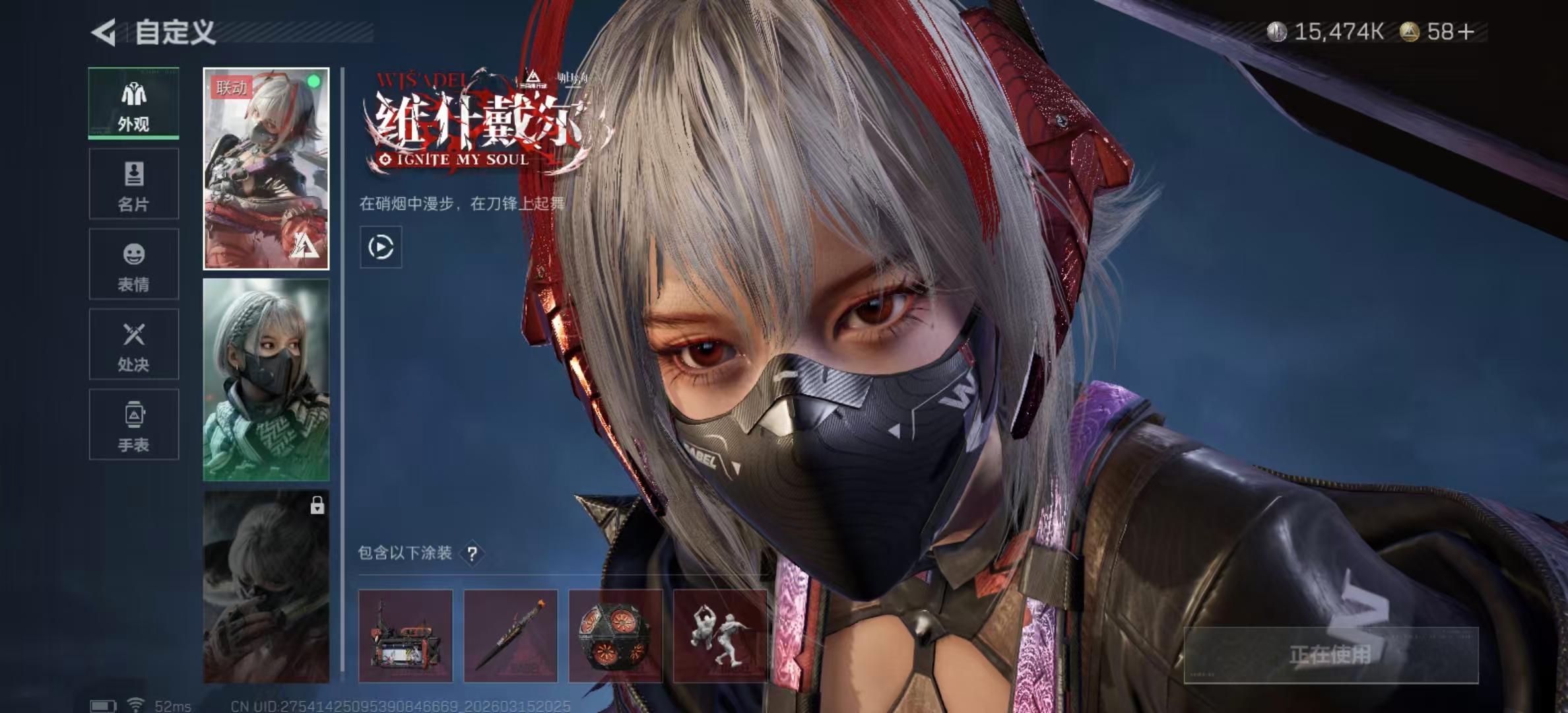Click the 联动 badge on the skin thumbnail
The image size is (1568, 713).
232,86
